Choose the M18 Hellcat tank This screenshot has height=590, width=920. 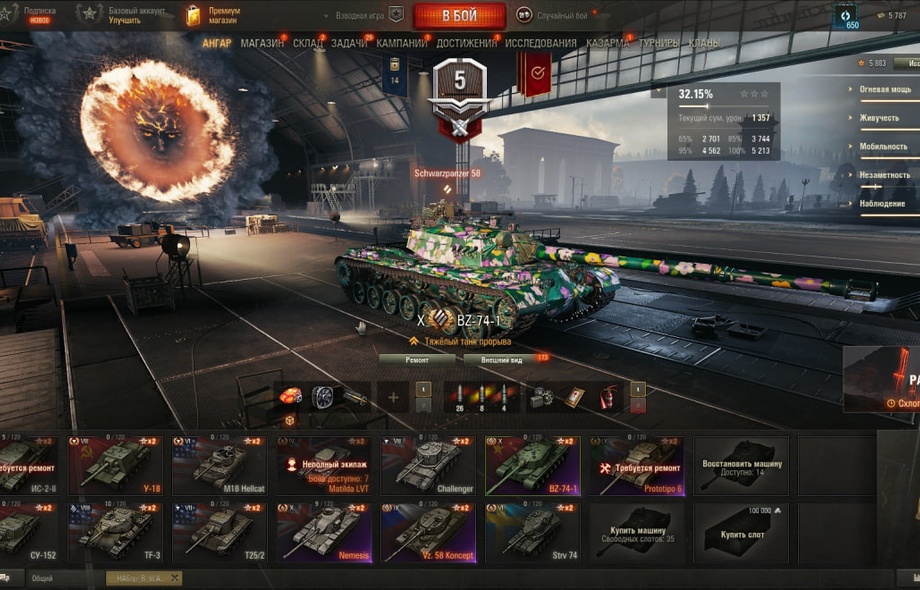[219, 465]
